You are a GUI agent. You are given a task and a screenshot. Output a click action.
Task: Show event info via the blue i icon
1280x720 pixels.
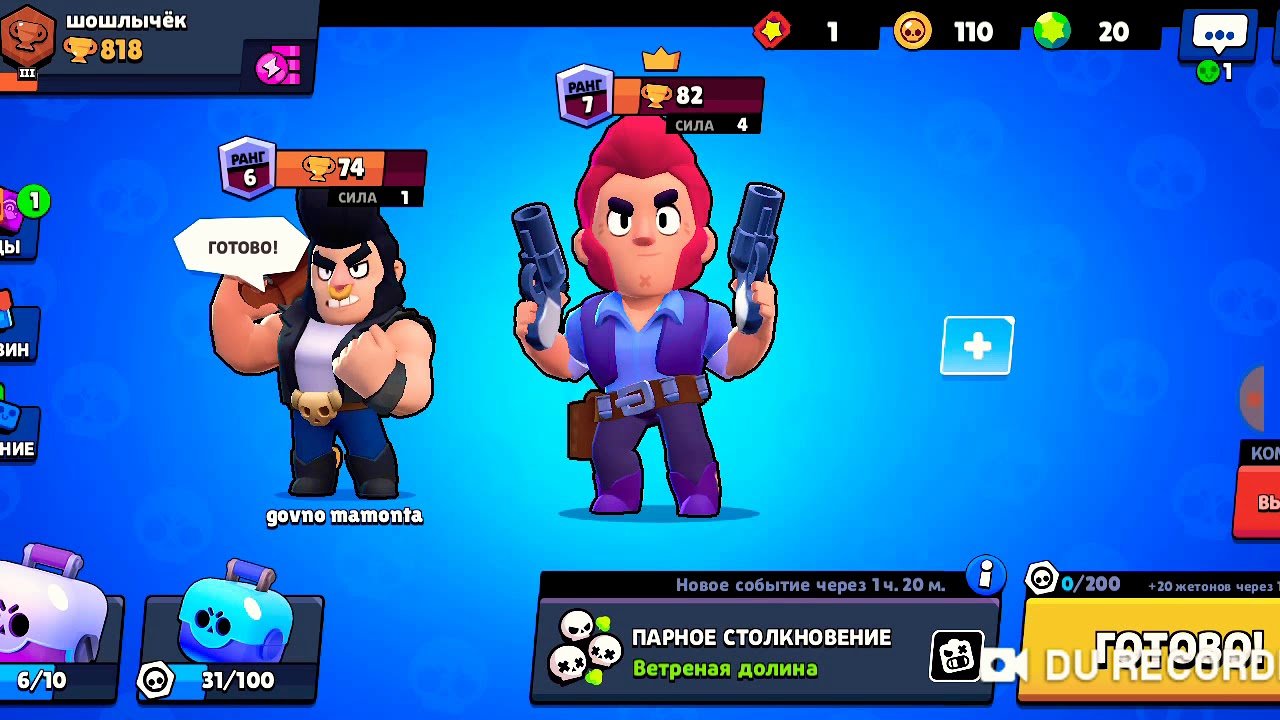pos(985,575)
